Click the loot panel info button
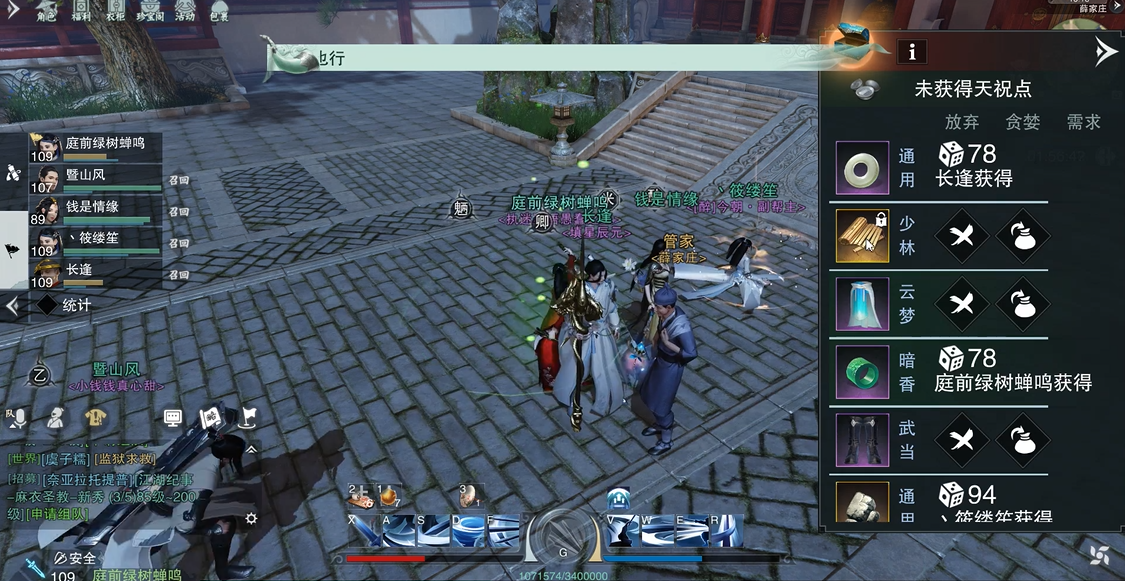This screenshot has height=581, width=1125. coord(911,51)
